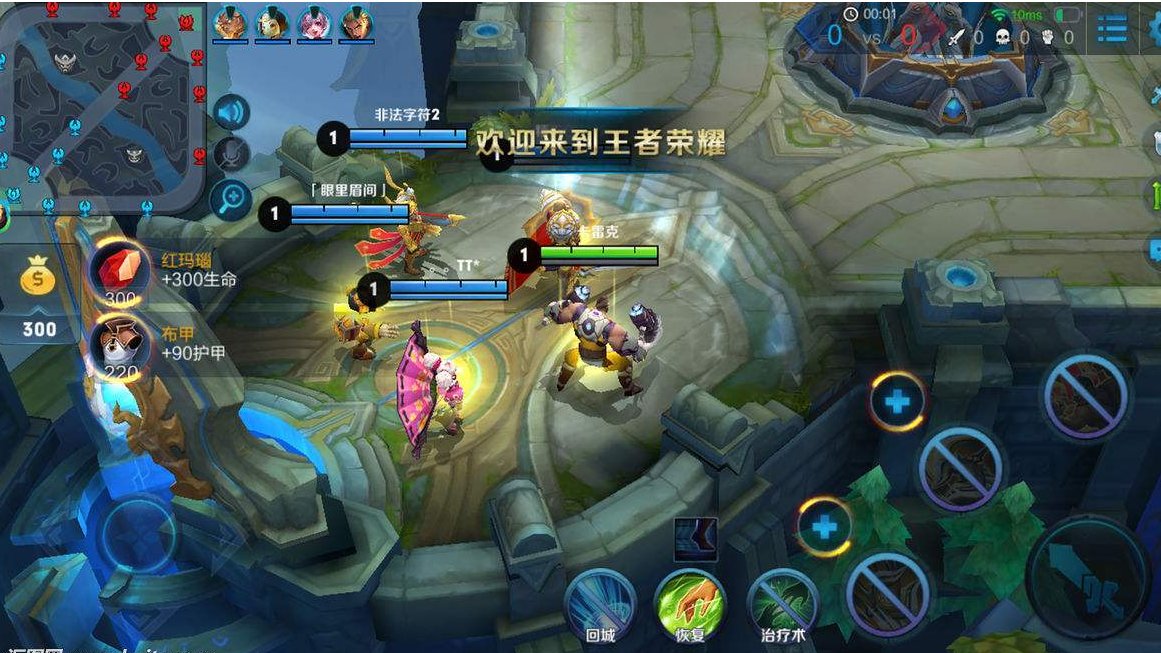Activate the 回城 recall button

point(600,601)
